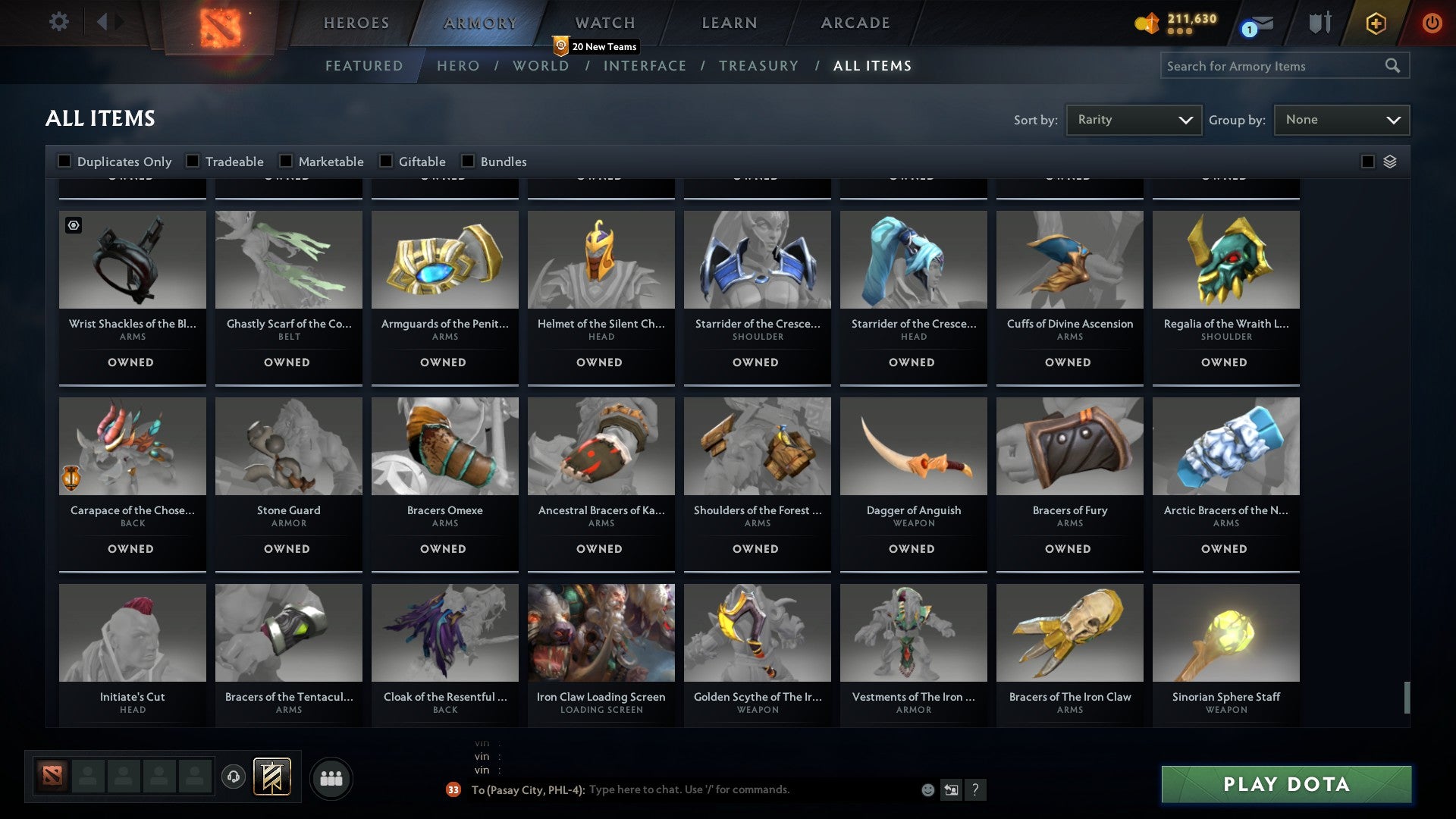Screen dimensions: 1456x819
Task: Open the friends list people icon
Action: click(331, 777)
